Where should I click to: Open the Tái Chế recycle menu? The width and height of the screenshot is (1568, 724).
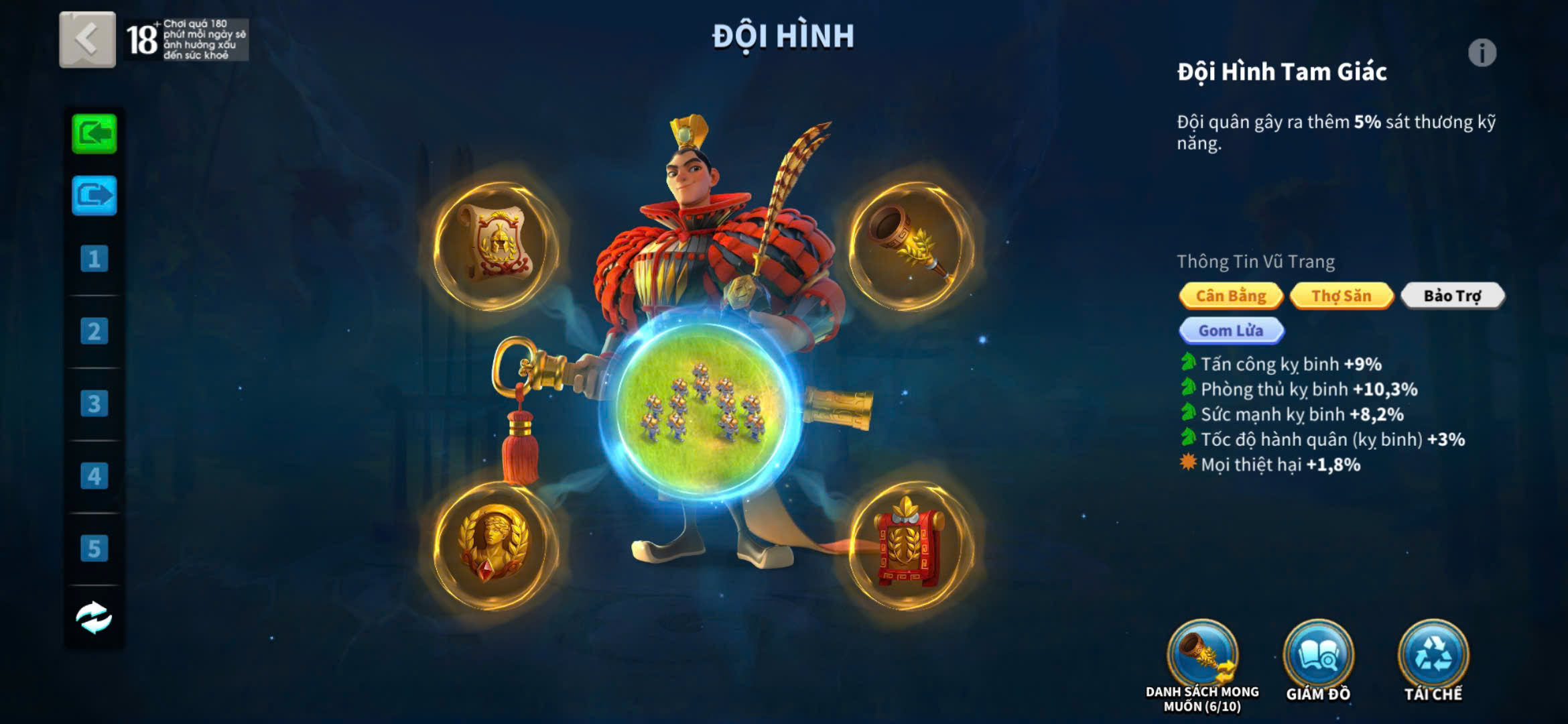tap(1433, 656)
